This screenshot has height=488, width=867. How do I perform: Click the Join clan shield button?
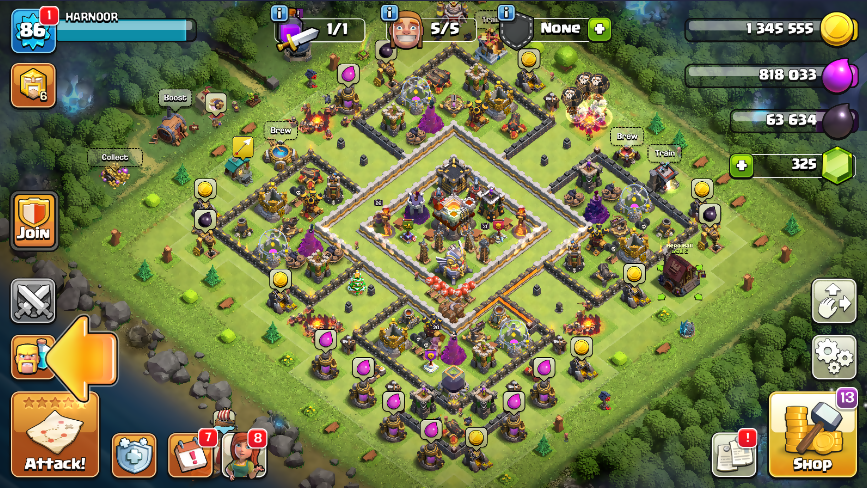coord(33,221)
